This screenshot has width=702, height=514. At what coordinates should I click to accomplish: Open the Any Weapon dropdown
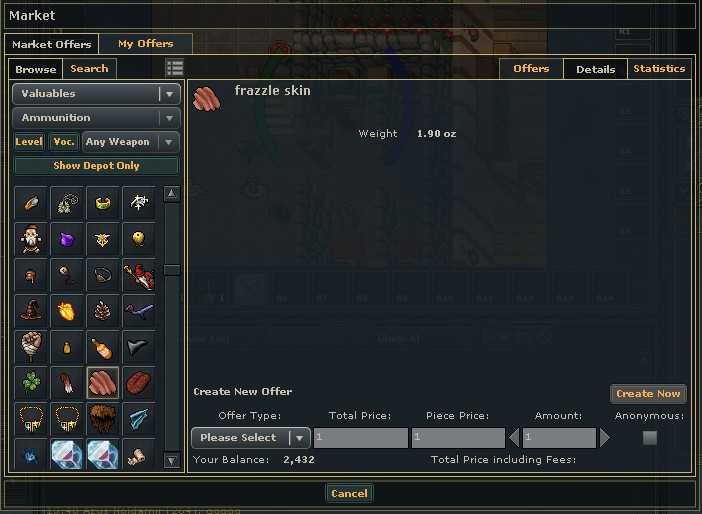(131, 142)
